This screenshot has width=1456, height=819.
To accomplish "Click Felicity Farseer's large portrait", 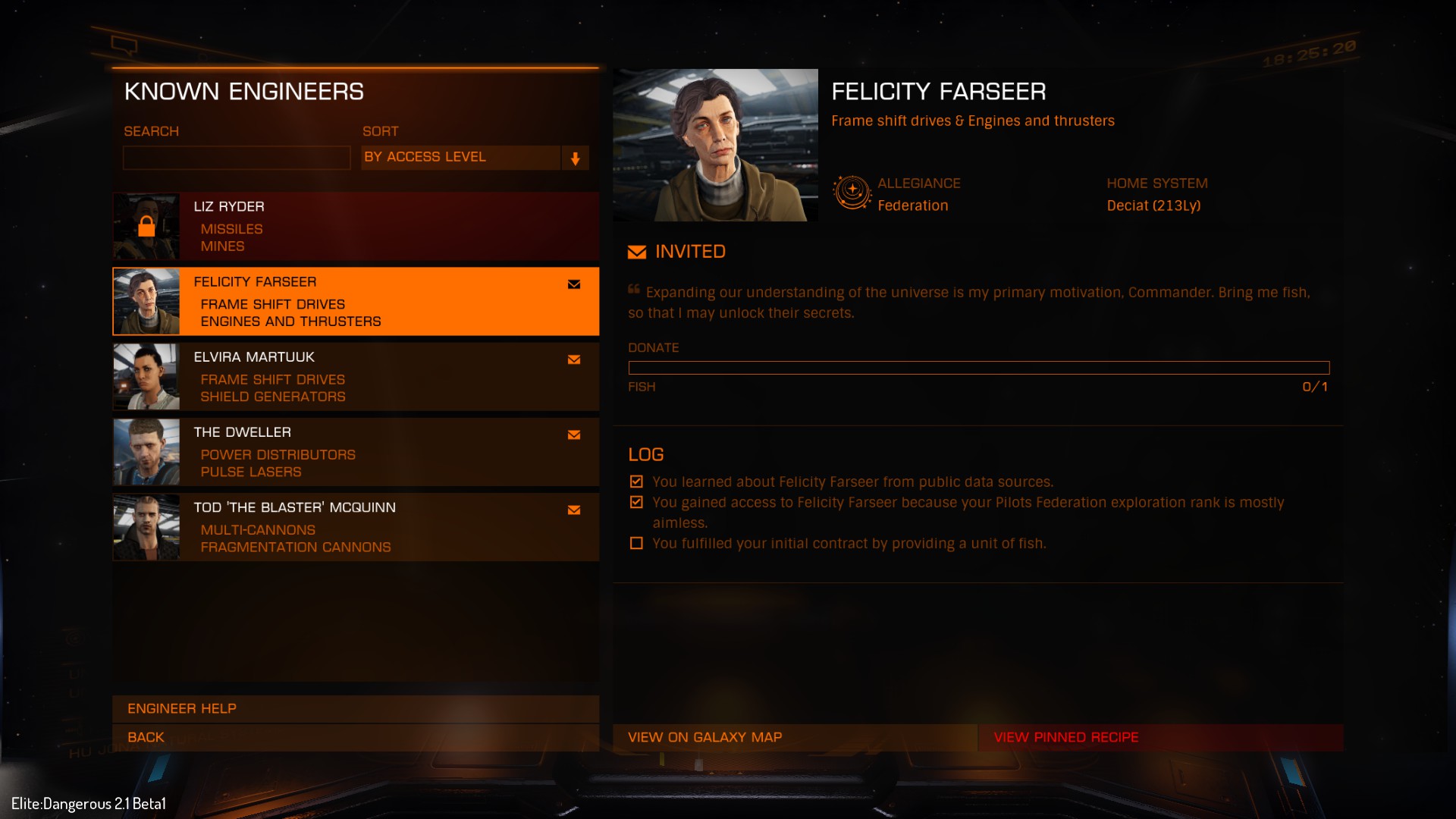I will click(715, 145).
